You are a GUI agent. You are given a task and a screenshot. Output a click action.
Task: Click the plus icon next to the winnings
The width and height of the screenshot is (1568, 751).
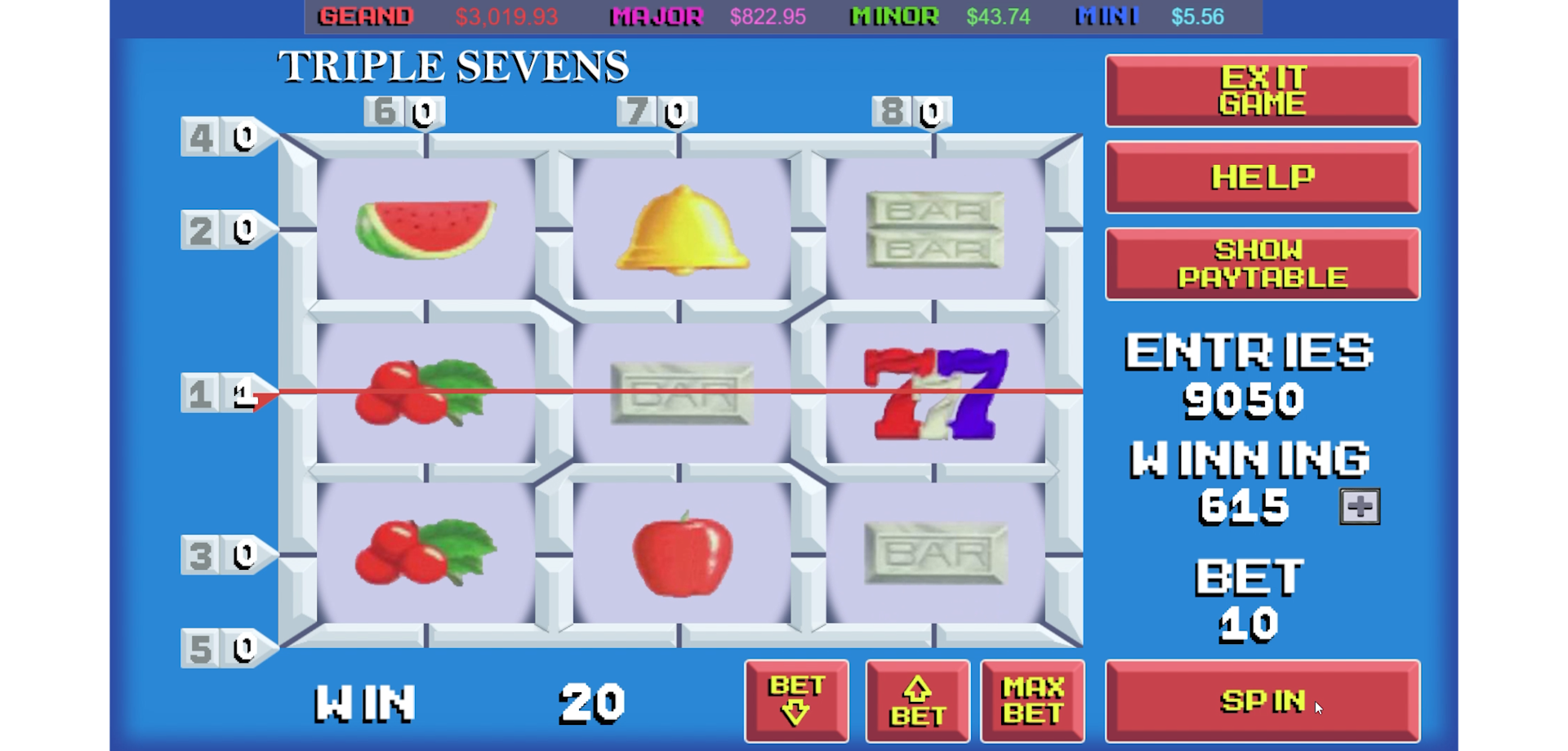coord(1357,506)
